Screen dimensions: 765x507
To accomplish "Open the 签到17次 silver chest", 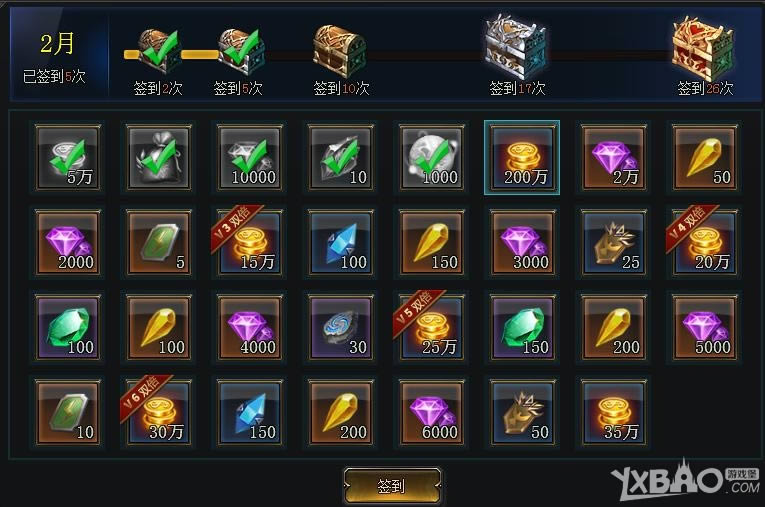I will pos(516,47).
